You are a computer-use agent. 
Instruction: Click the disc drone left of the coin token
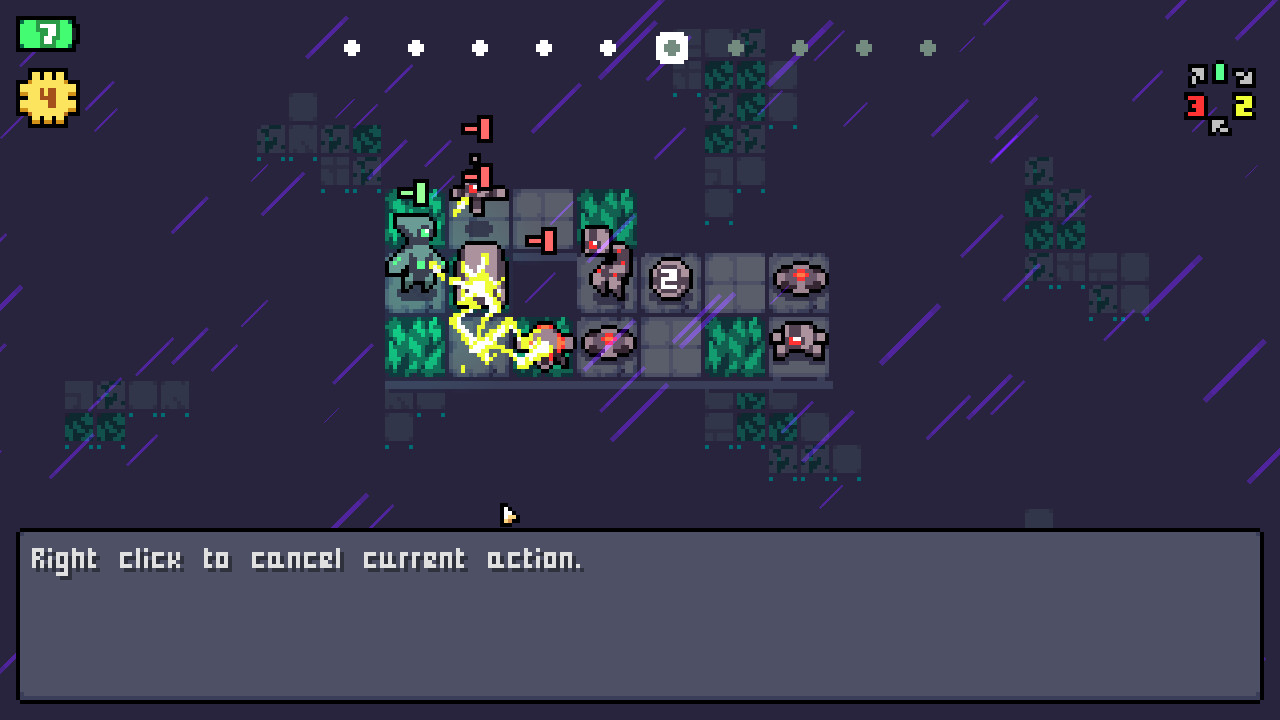tap(608, 342)
